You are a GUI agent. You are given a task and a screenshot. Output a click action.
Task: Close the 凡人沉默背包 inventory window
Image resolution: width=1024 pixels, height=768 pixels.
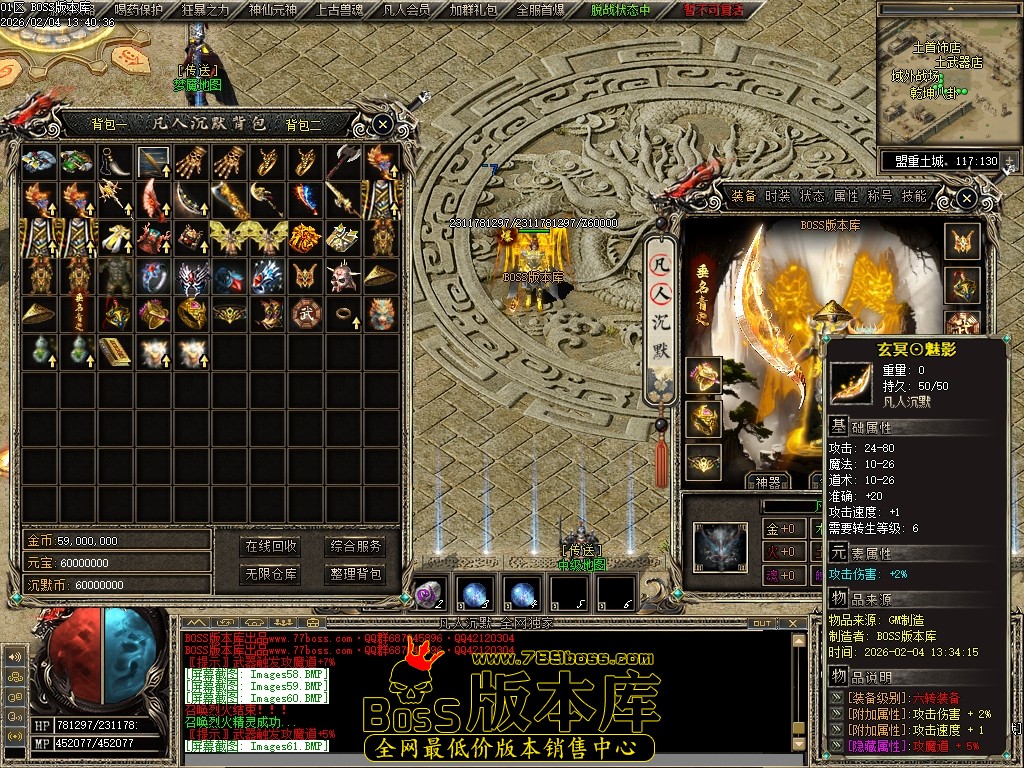click(x=383, y=125)
